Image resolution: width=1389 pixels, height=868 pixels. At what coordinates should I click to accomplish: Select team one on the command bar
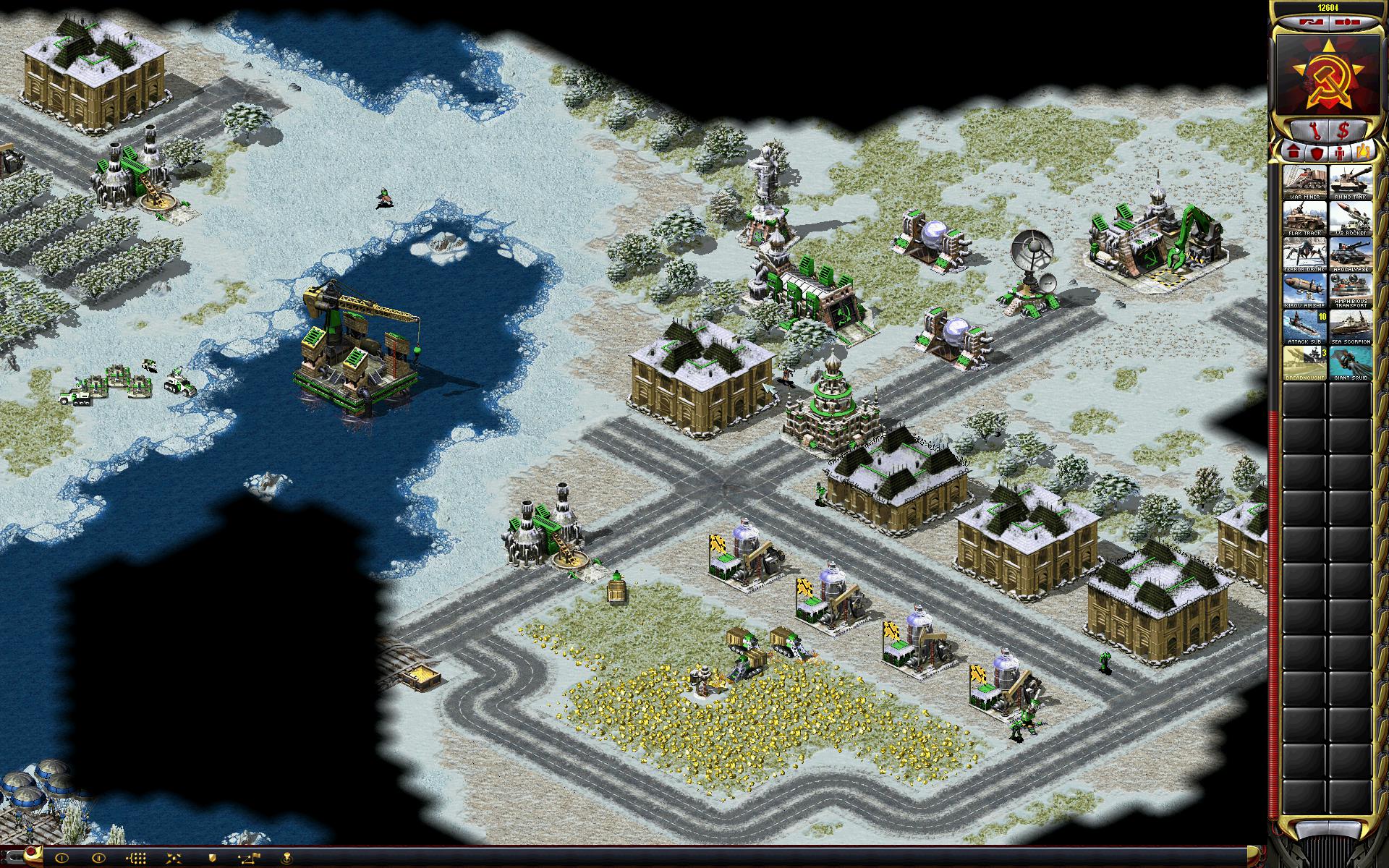tap(61, 859)
